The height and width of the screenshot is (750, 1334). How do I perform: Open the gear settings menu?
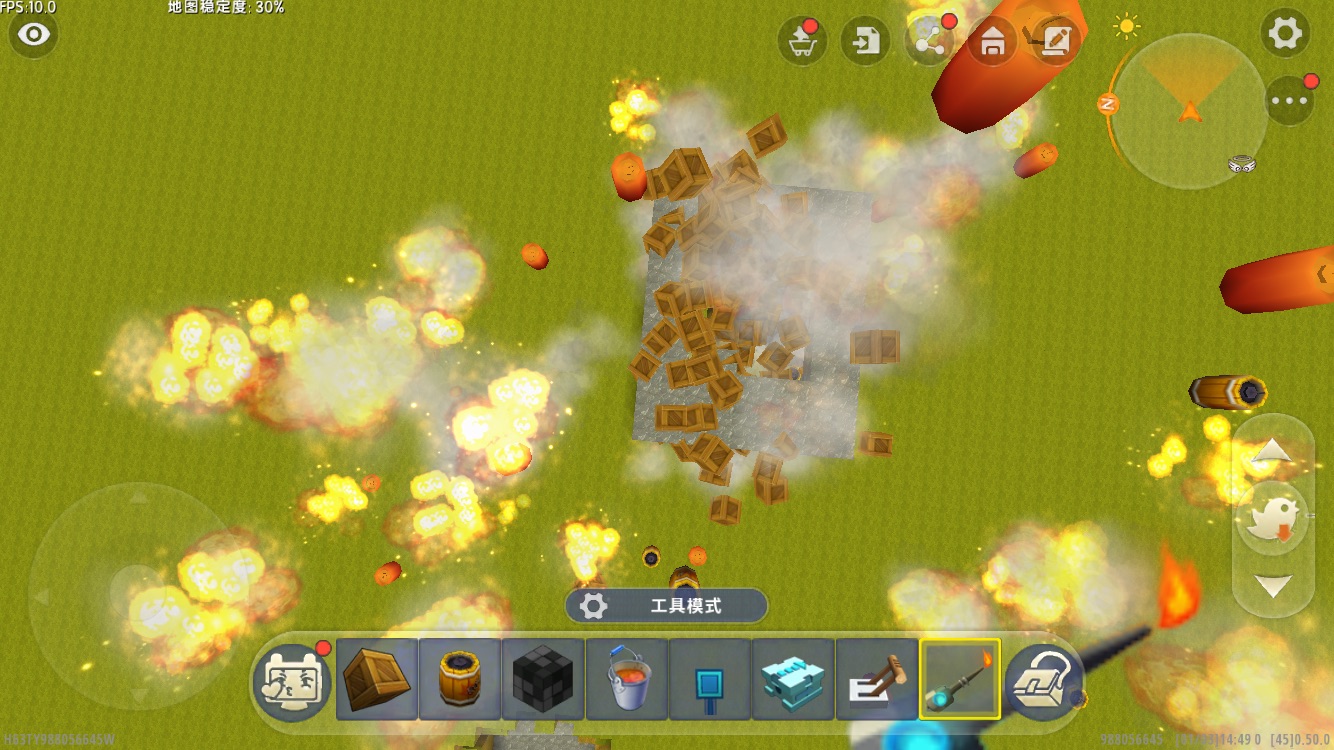1285,35
